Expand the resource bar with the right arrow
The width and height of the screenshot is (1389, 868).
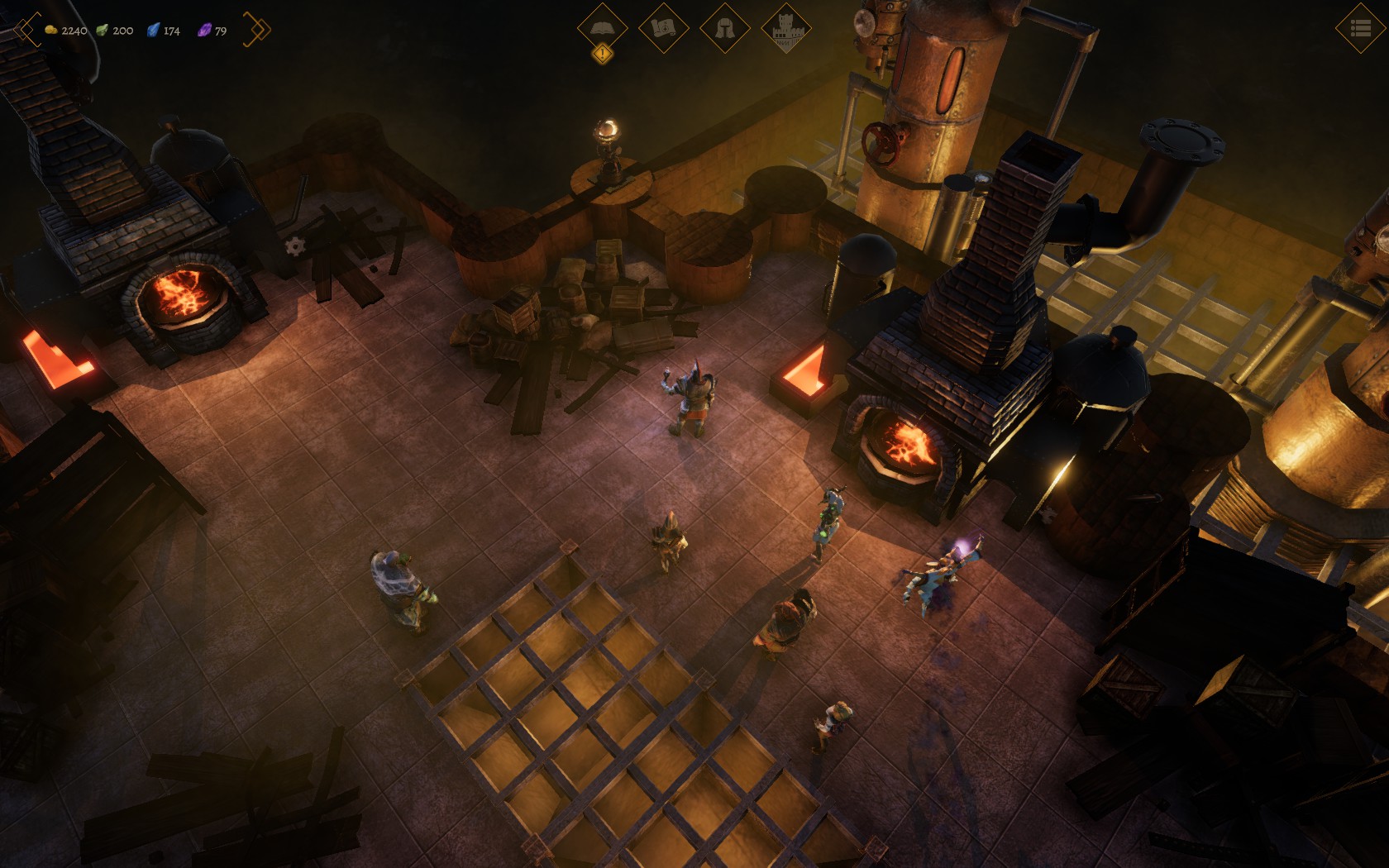pos(257,30)
